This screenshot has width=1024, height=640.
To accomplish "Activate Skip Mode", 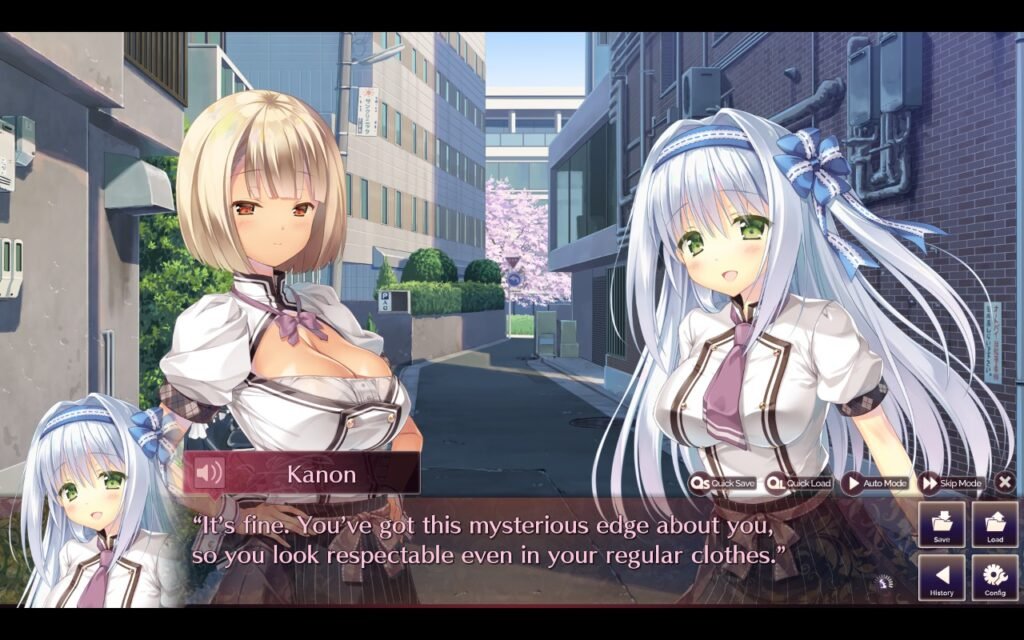I will point(952,484).
